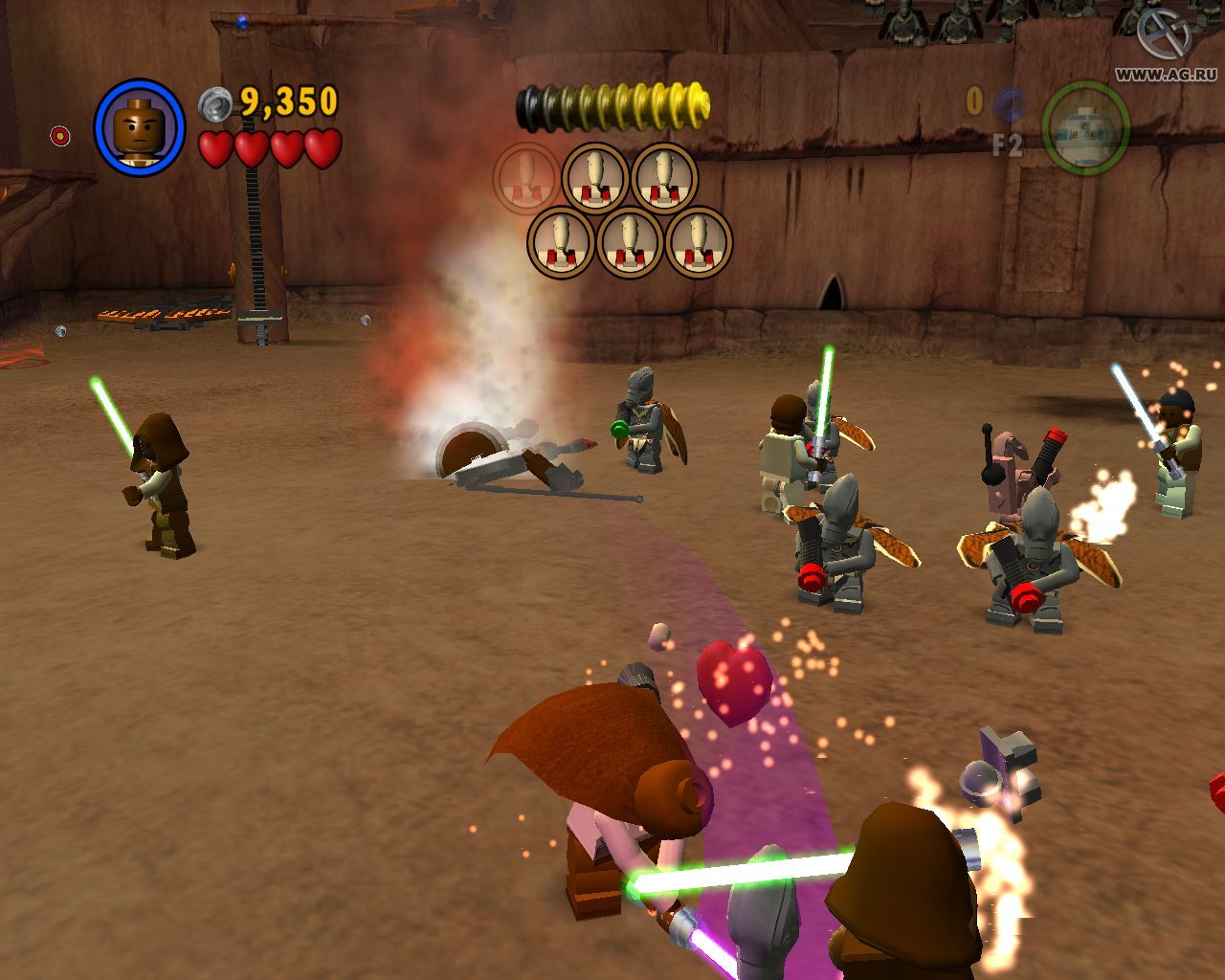Click the faded battle droid target icon
This screenshot has height=980, width=1225.
tap(526, 178)
